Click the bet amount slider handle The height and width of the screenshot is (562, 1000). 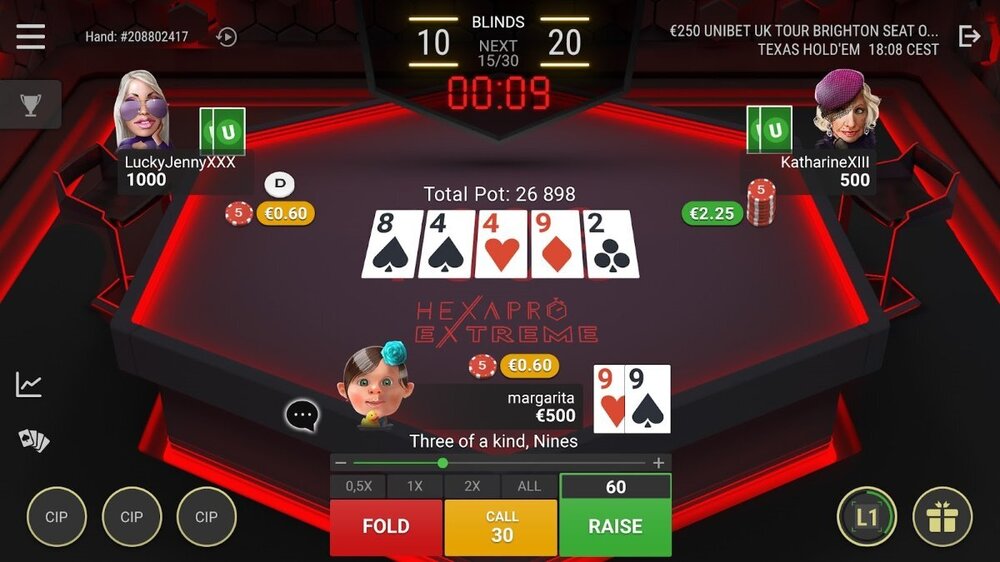tap(442, 463)
